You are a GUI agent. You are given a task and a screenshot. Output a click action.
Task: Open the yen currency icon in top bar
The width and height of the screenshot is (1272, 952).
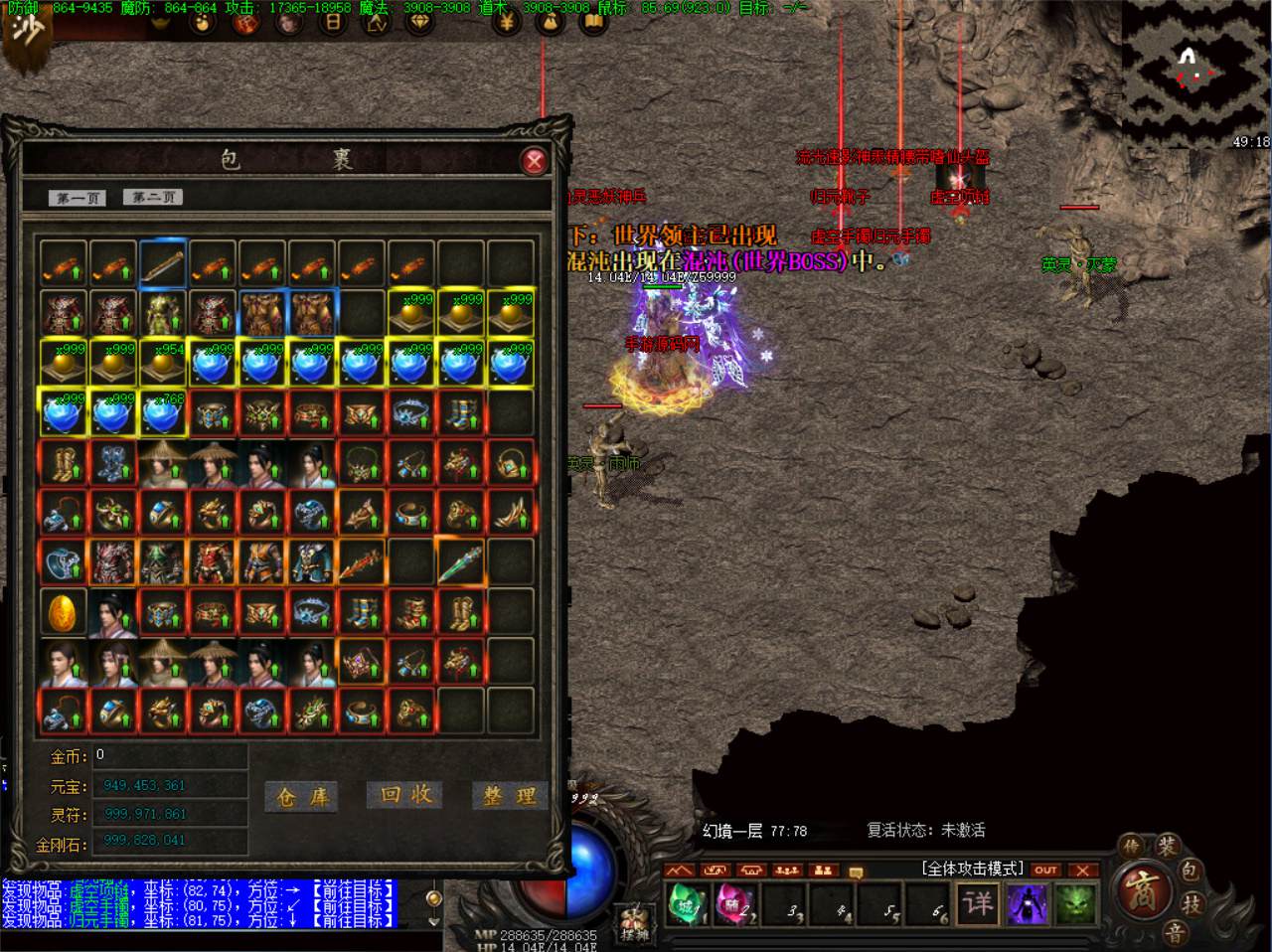point(506,20)
